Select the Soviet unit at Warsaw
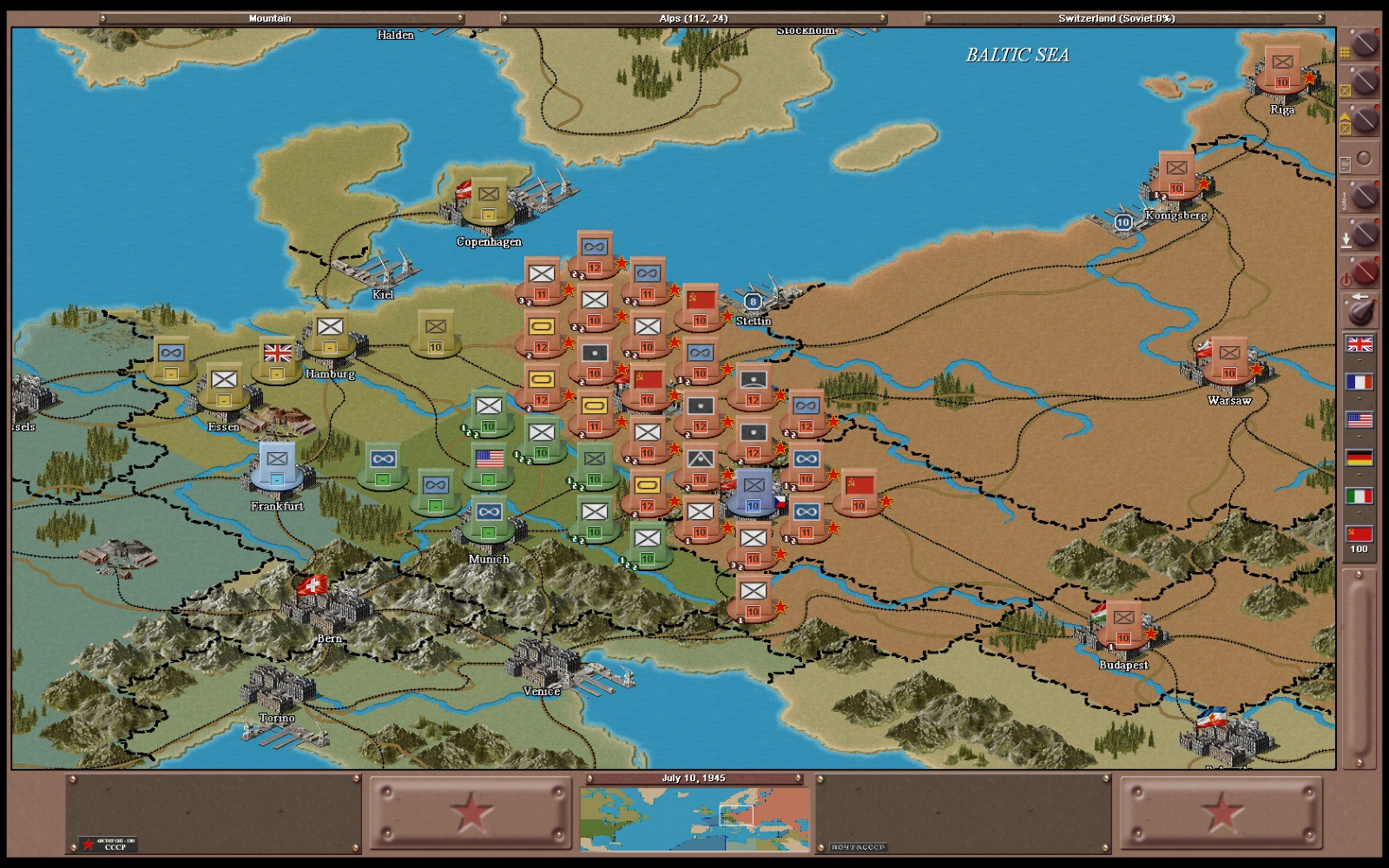Screen dimensions: 1389x868 tap(1229, 354)
